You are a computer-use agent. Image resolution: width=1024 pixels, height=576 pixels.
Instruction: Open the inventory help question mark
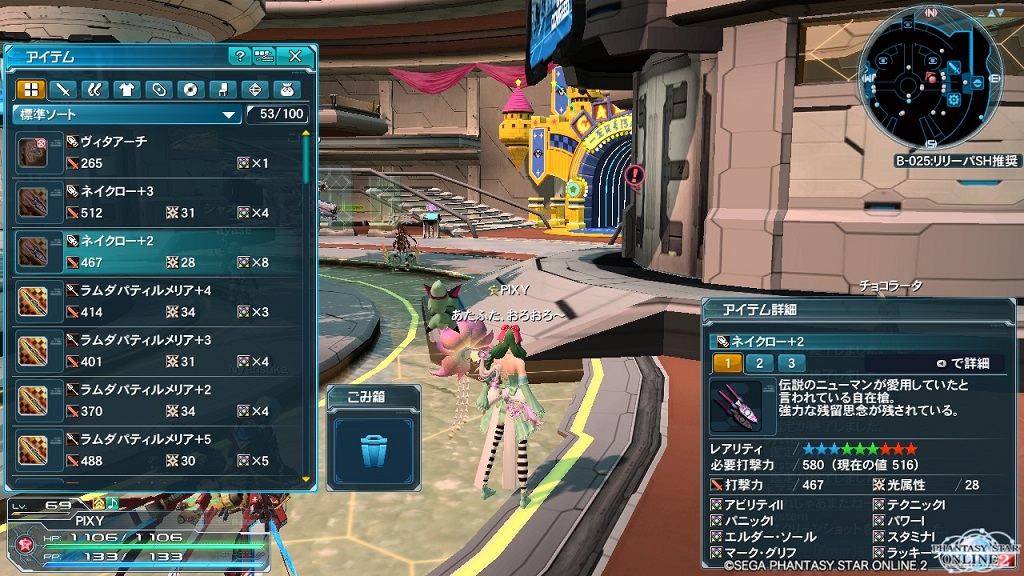pos(239,56)
